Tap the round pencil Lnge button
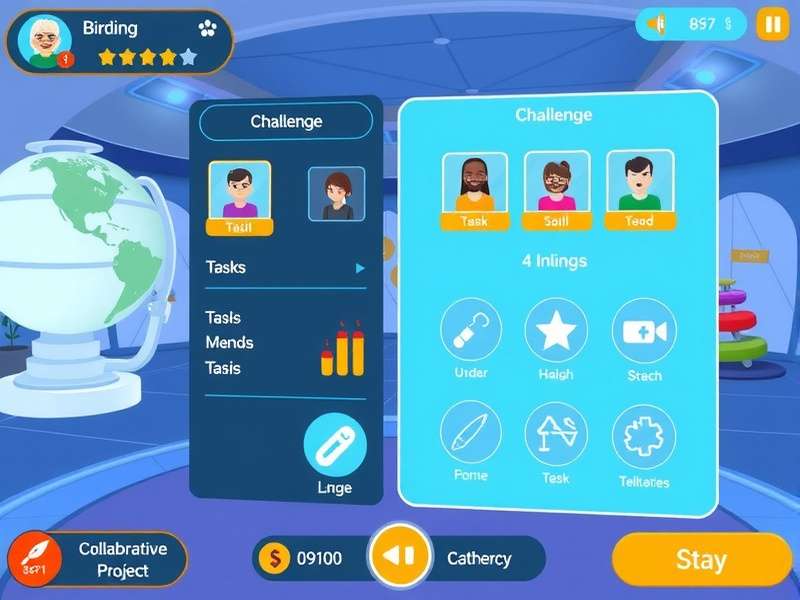The height and width of the screenshot is (600, 800). (335, 445)
